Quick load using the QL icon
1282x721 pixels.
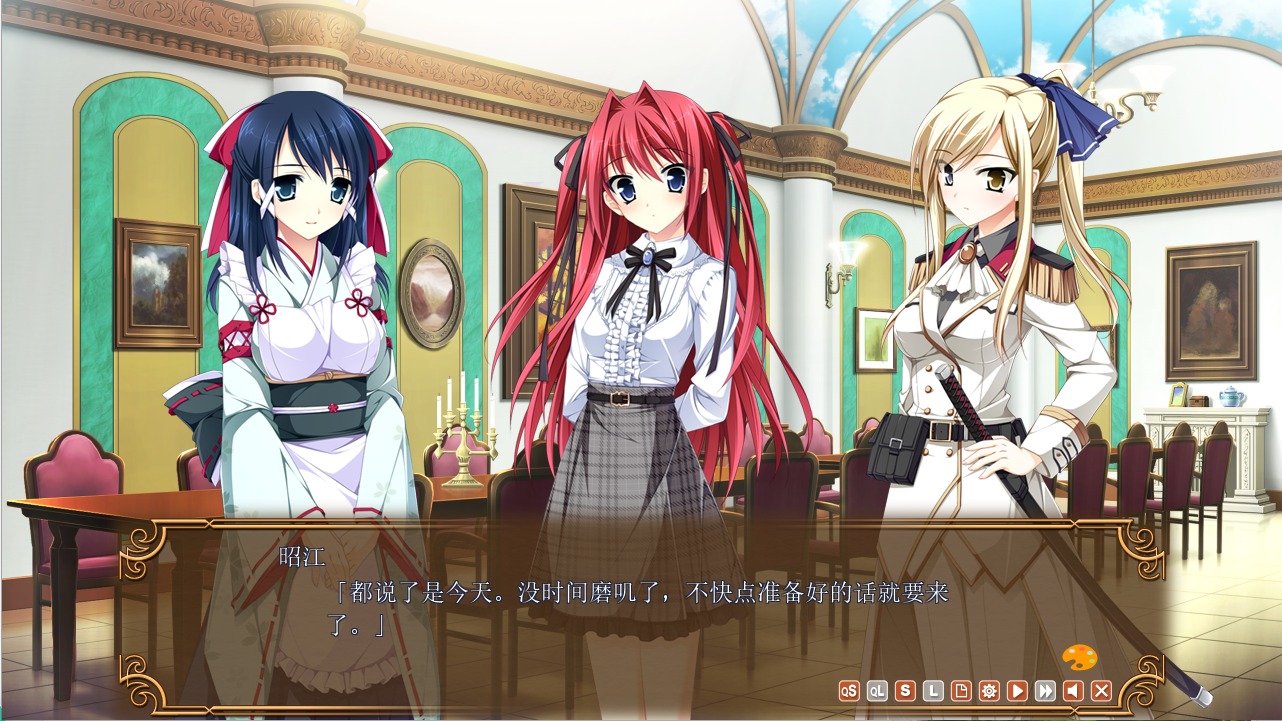(877, 691)
